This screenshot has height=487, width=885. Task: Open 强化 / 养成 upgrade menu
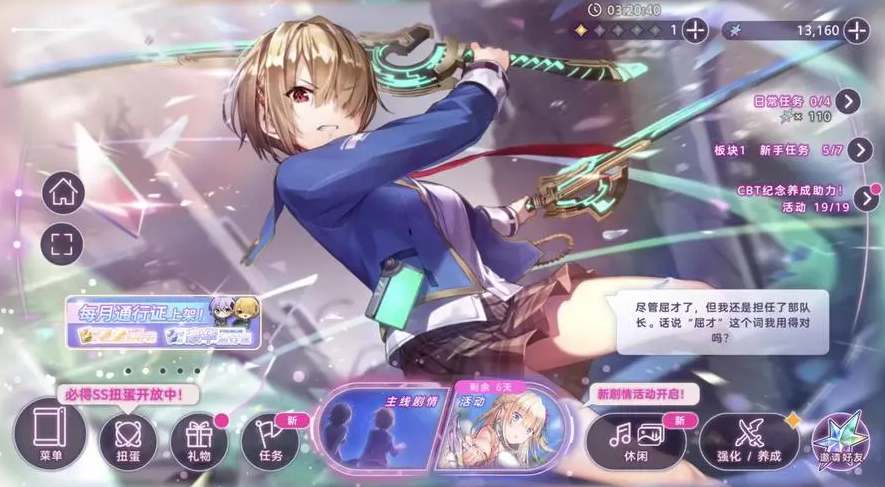click(x=749, y=440)
